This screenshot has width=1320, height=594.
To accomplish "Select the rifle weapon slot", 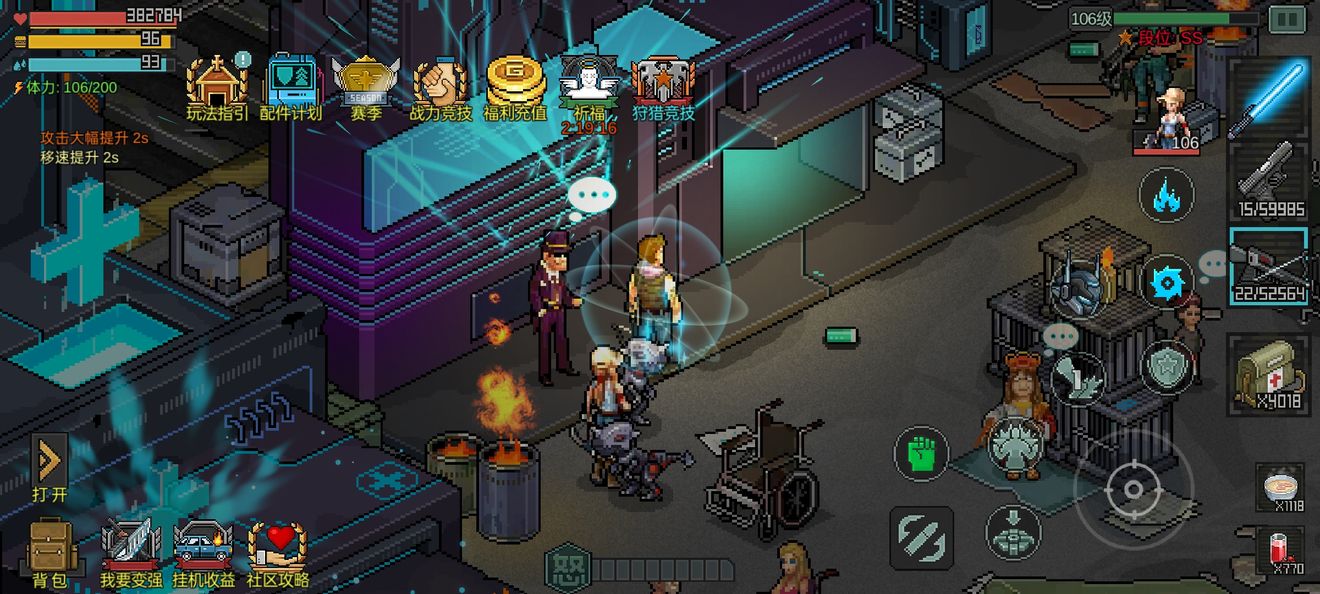I will tap(1267, 265).
